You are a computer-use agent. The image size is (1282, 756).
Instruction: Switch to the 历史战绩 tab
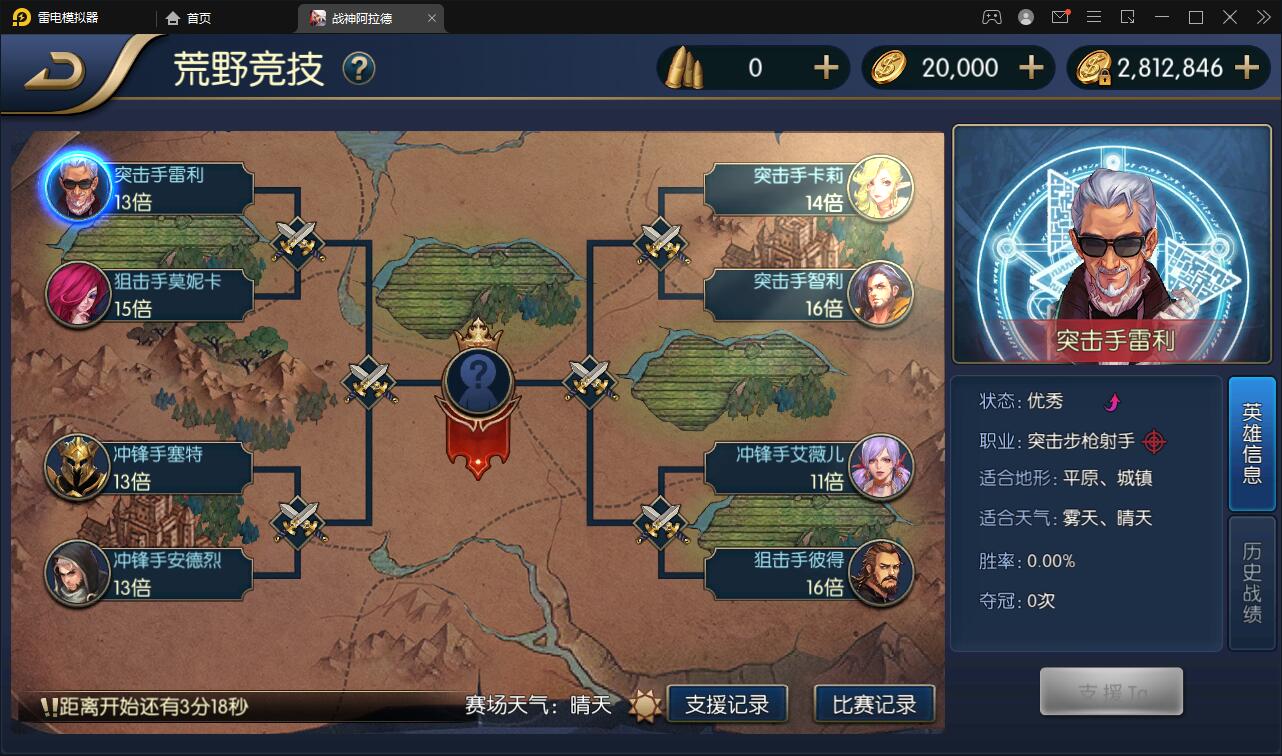tap(1252, 576)
